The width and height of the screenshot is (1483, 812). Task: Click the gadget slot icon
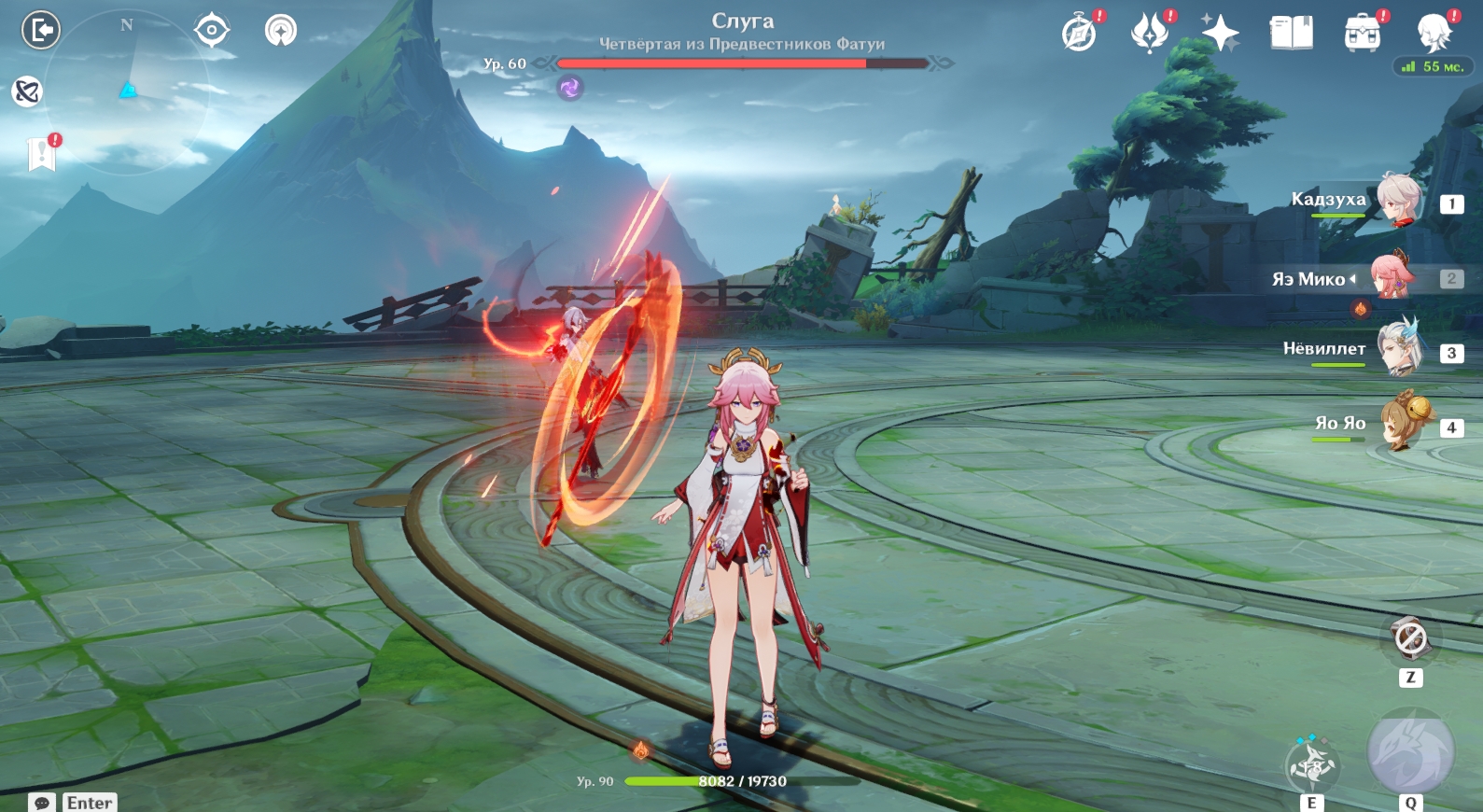1410,639
